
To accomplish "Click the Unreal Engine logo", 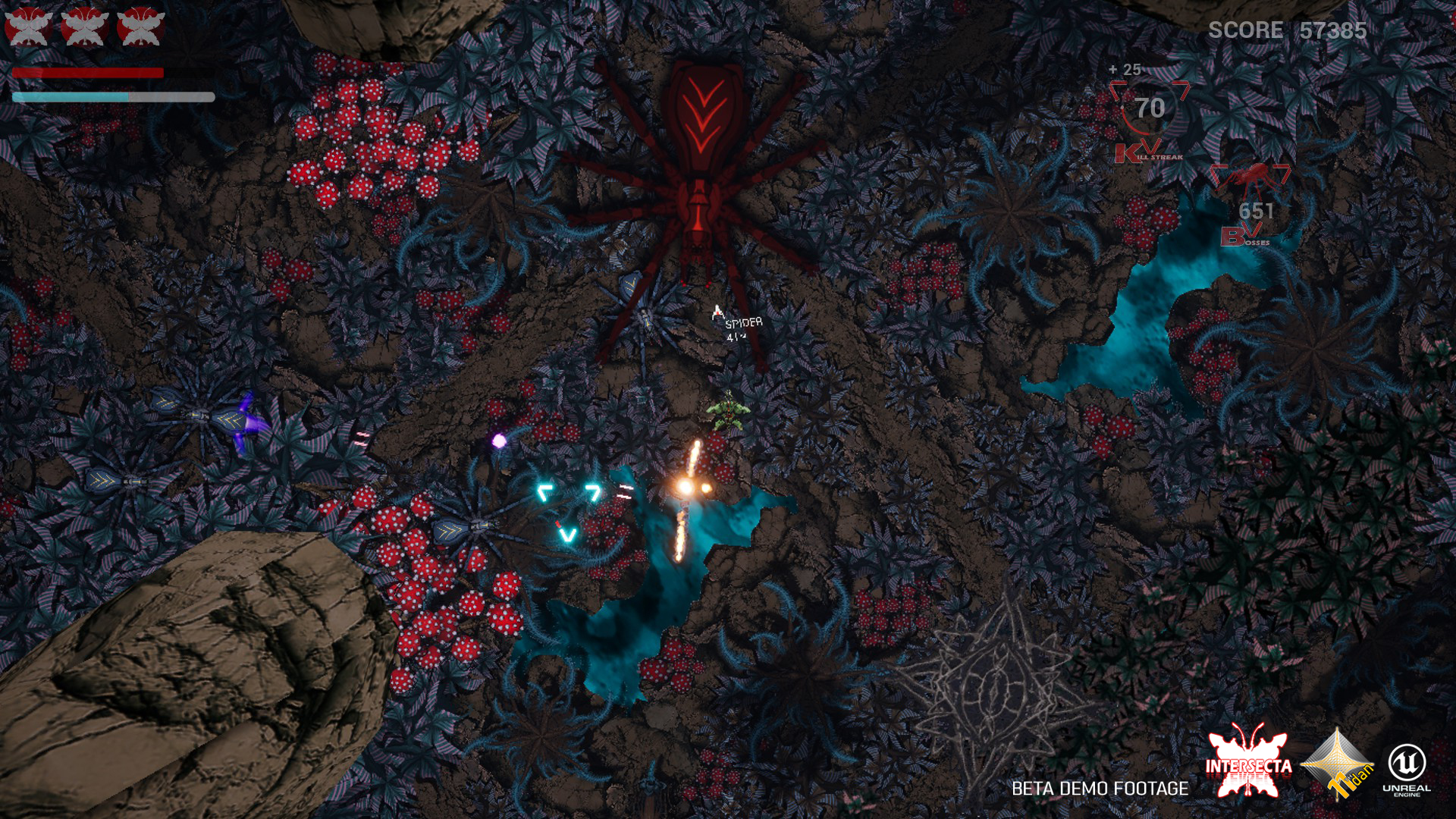I will point(1407,768).
